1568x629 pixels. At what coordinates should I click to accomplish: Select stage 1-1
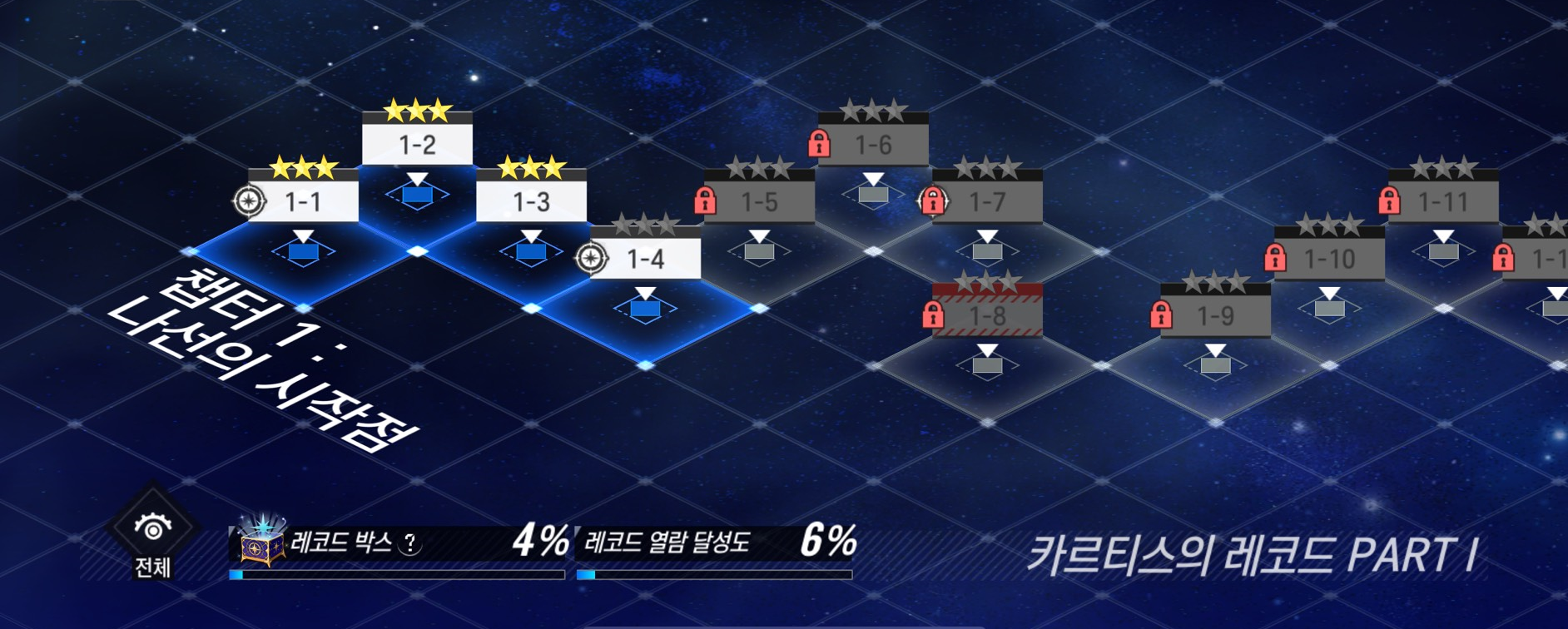point(303,202)
